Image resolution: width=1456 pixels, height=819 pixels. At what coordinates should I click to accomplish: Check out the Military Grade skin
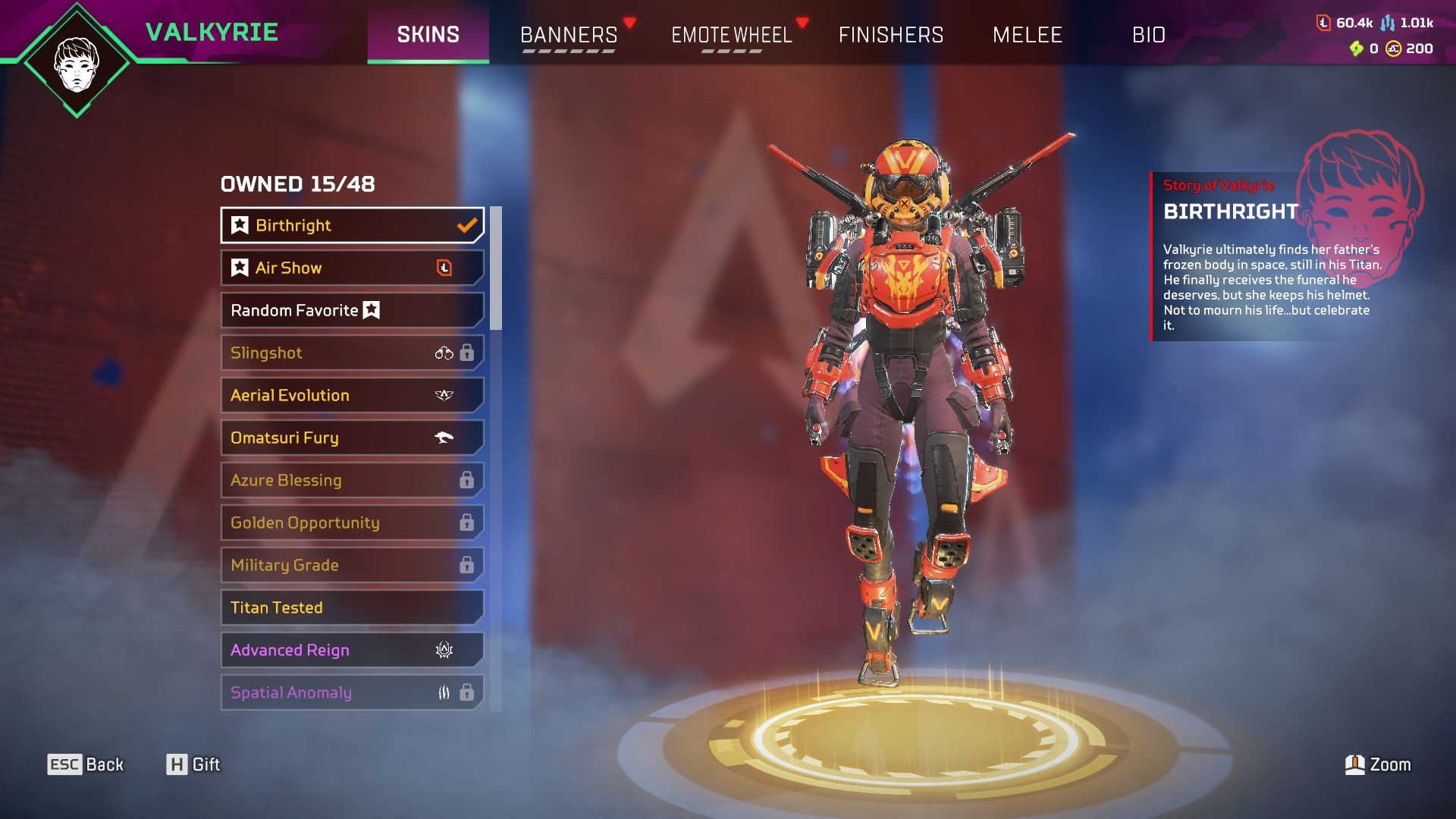click(352, 565)
